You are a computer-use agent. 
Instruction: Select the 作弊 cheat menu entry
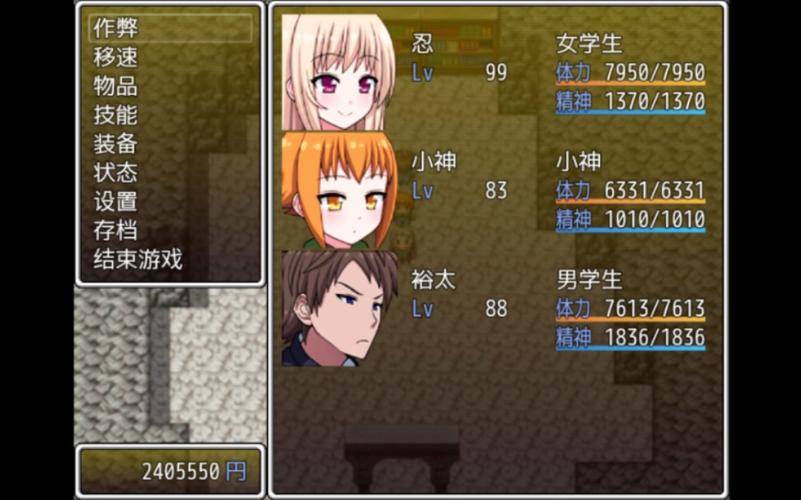pyautogui.click(x=116, y=28)
